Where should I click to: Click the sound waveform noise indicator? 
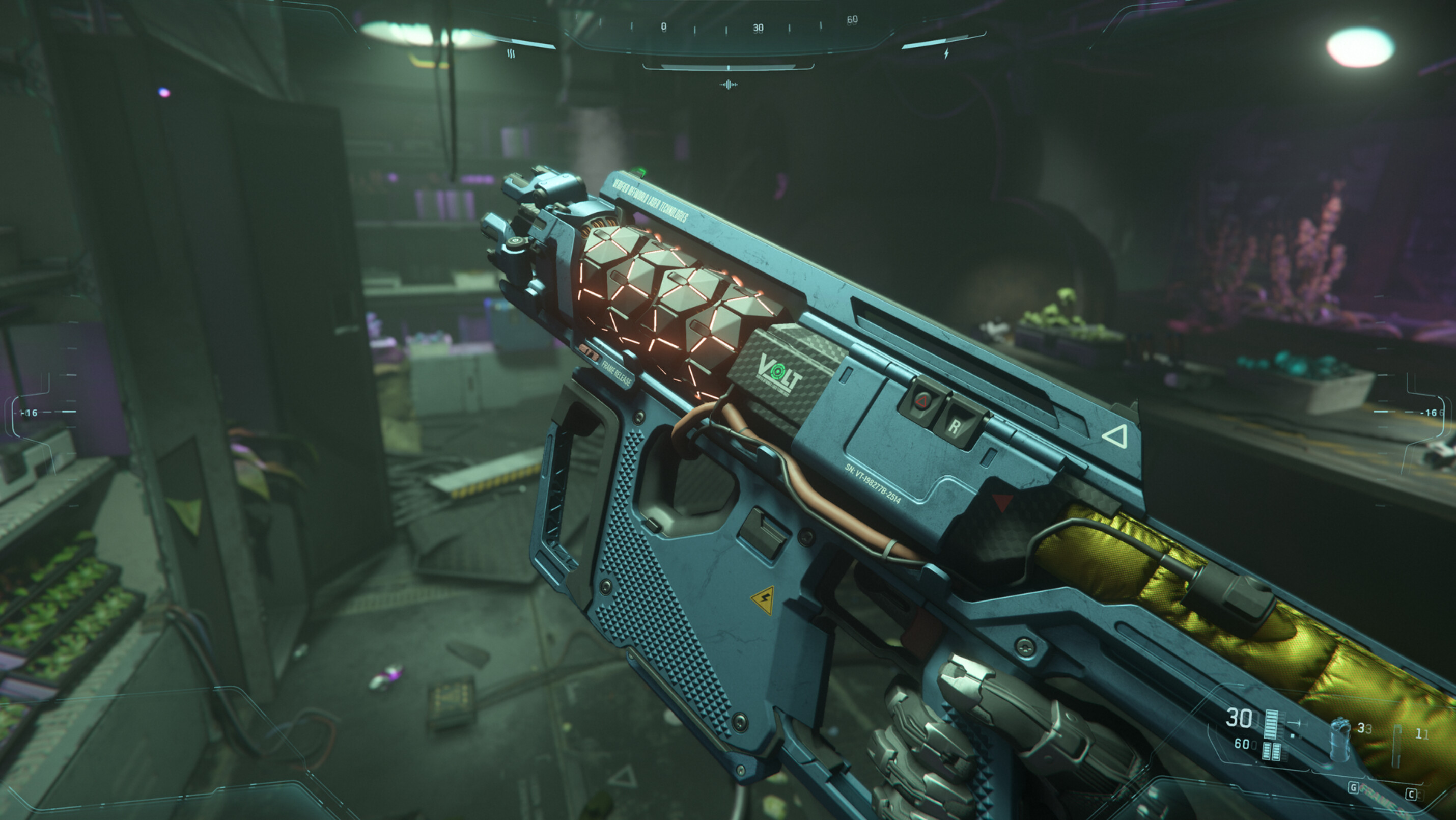(728, 85)
